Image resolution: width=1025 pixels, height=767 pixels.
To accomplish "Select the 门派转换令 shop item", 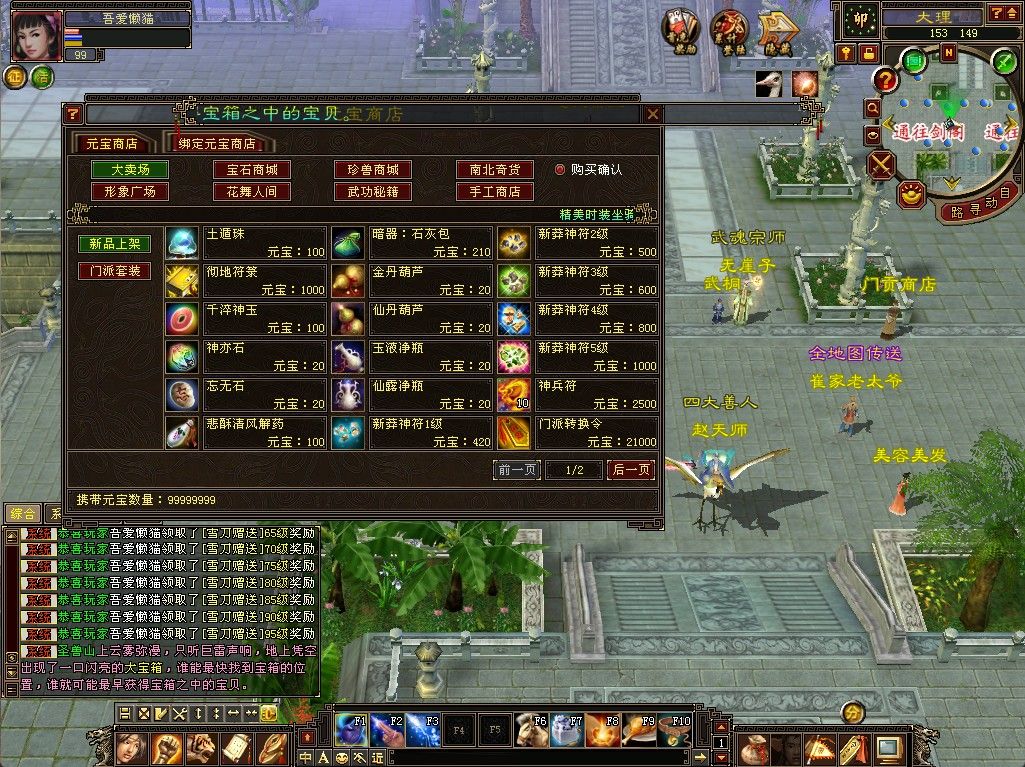I will click(x=579, y=431).
